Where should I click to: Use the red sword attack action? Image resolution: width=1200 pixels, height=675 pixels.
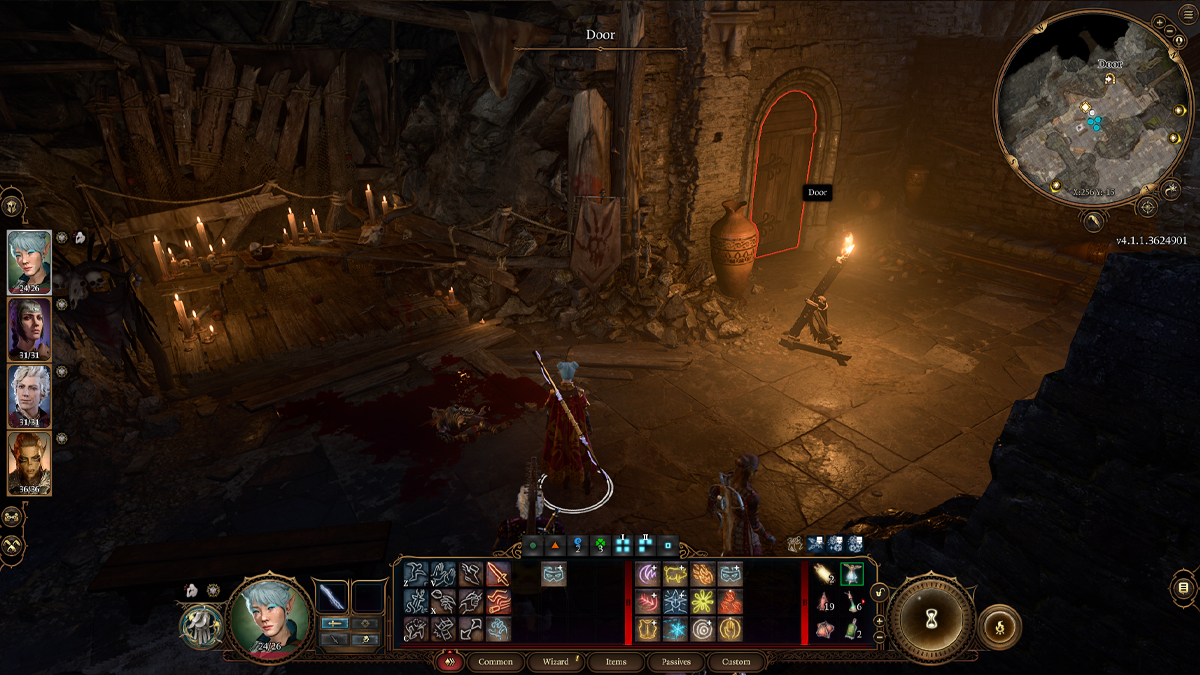point(498,574)
